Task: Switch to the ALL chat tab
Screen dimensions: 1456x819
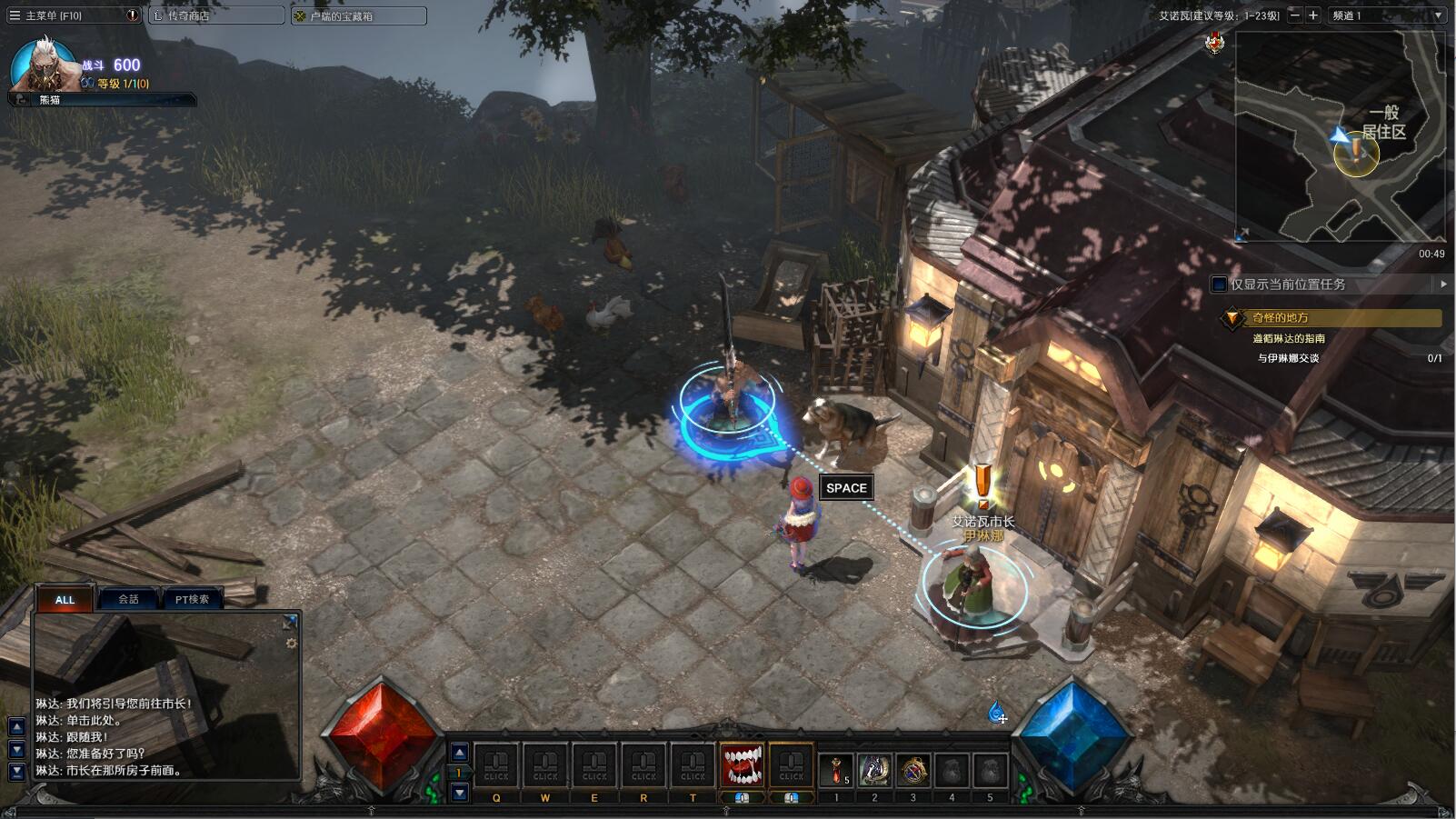Action: coord(65,599)
